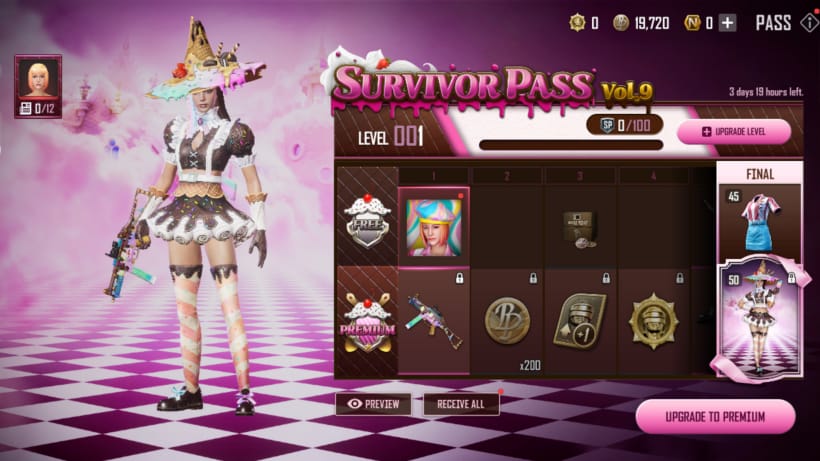
Task: Select the premium candy weapon skin reward
Action: [x=434, y=322]
